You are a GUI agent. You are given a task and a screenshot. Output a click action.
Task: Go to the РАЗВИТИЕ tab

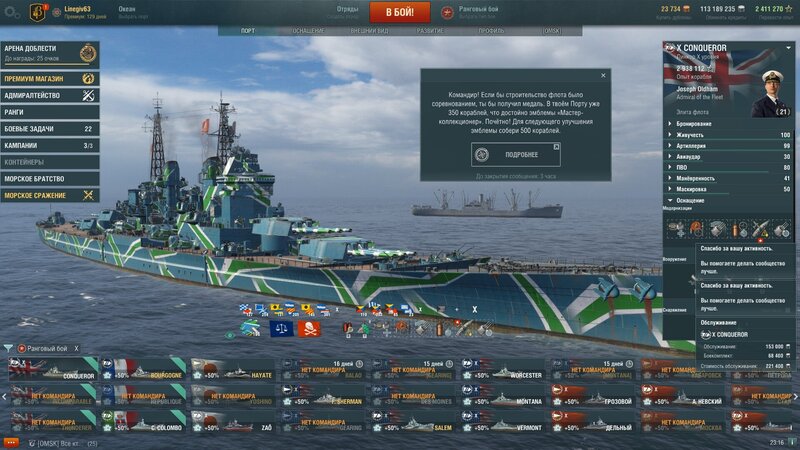(430, 31)
